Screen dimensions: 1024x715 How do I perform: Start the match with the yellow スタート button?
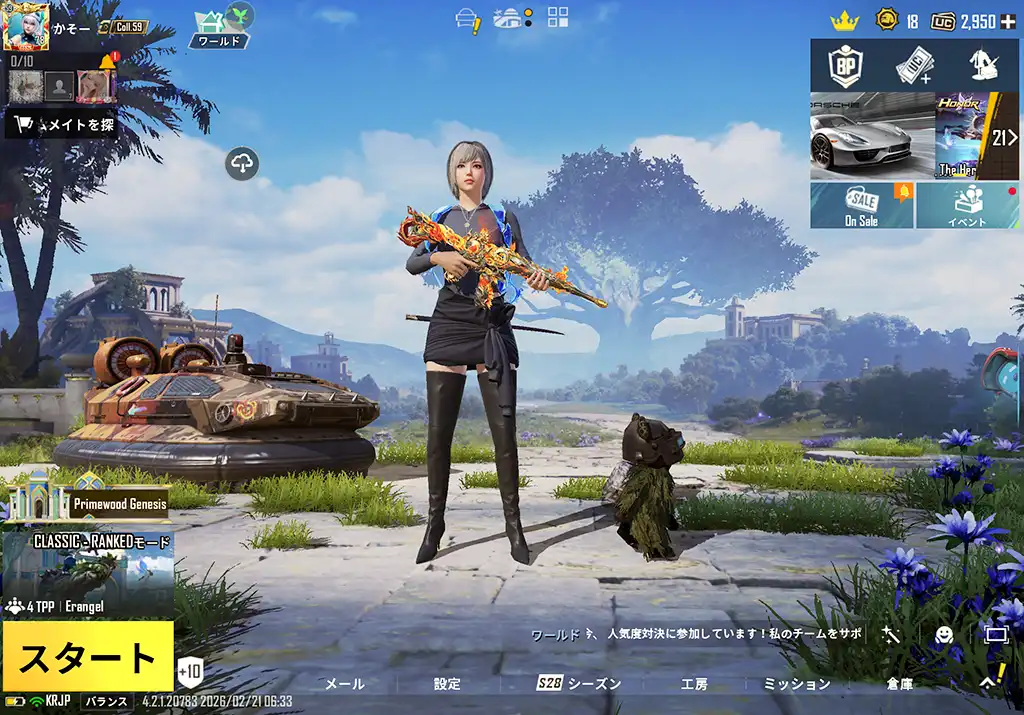pyautogui.click(x=88, y=657)
